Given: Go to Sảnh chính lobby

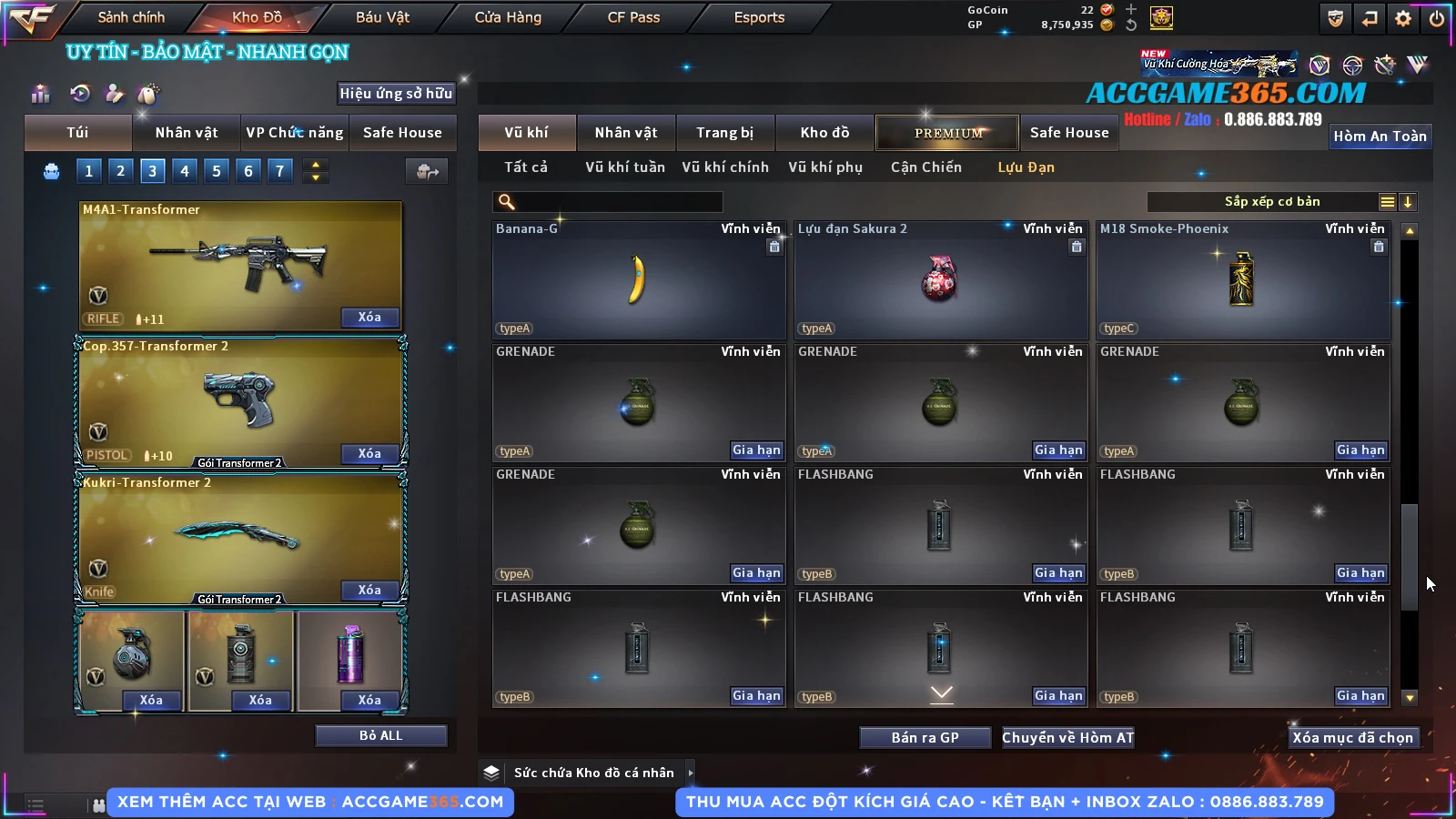Looking at the screenshot, I should pyautogui.click(x=131, y=17).
